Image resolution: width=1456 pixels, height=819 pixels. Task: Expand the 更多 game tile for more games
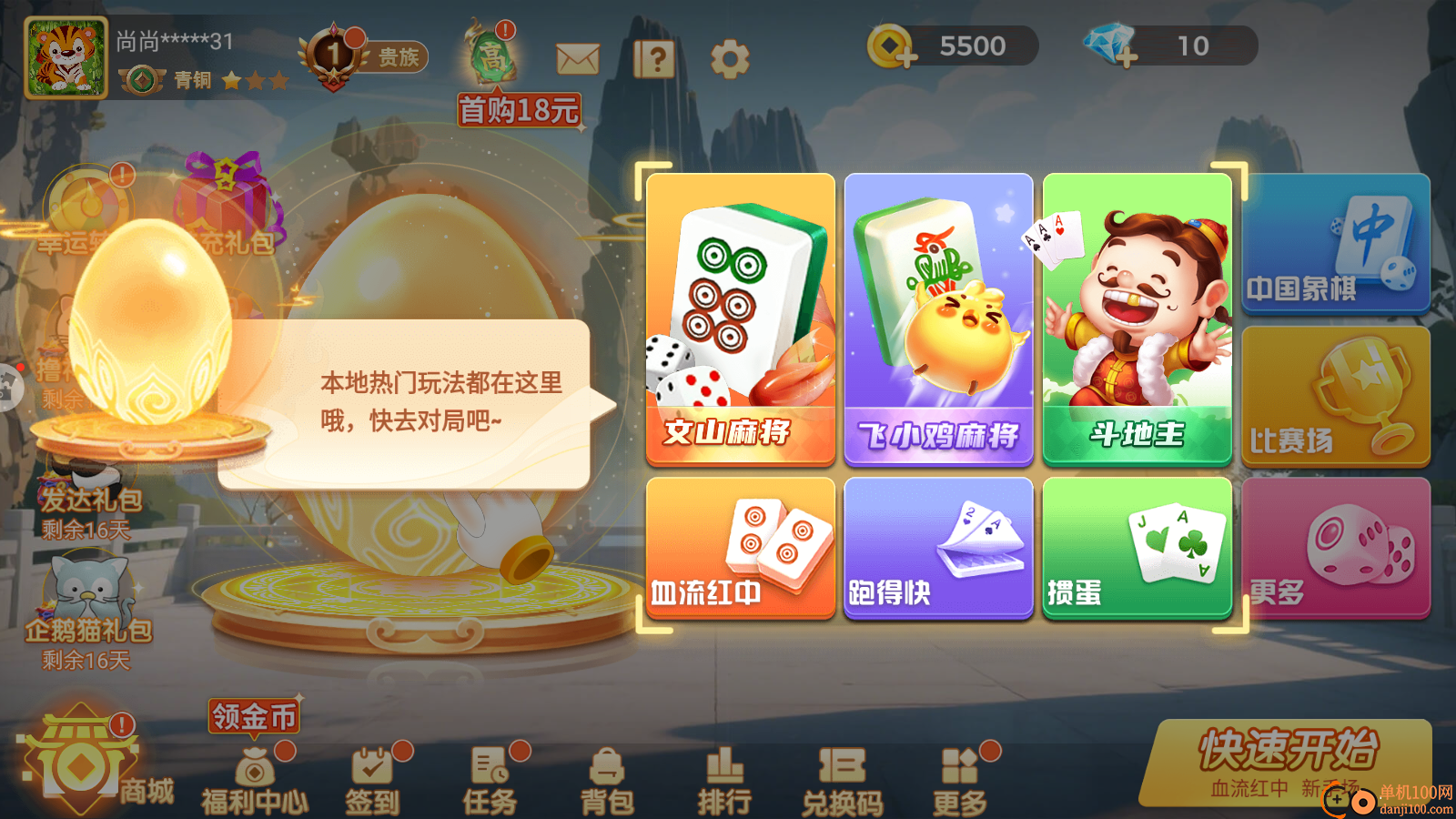(1335, 549)
